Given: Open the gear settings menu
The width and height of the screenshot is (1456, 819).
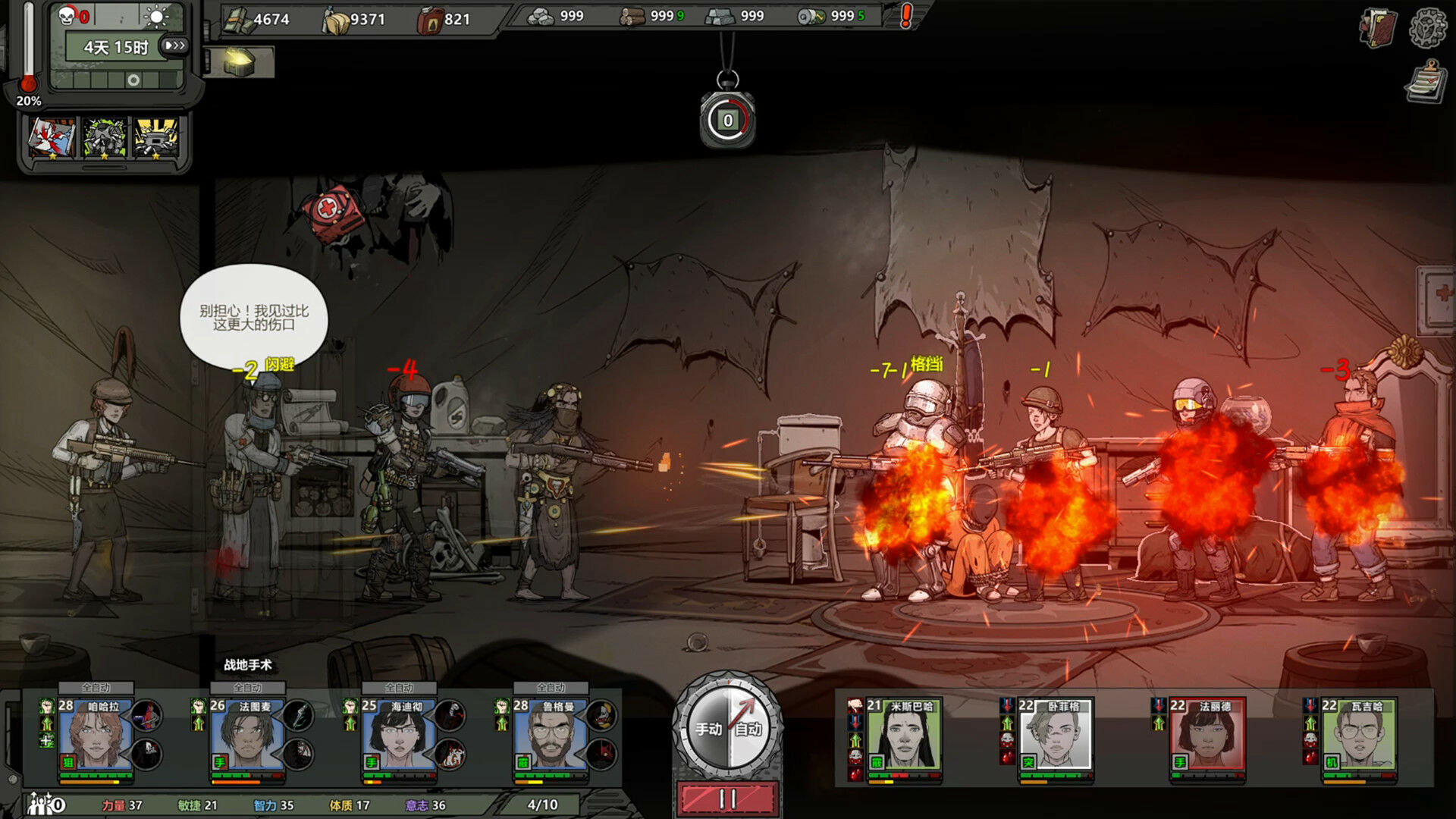Looking at the screenshot, I should pos(1428,27).
